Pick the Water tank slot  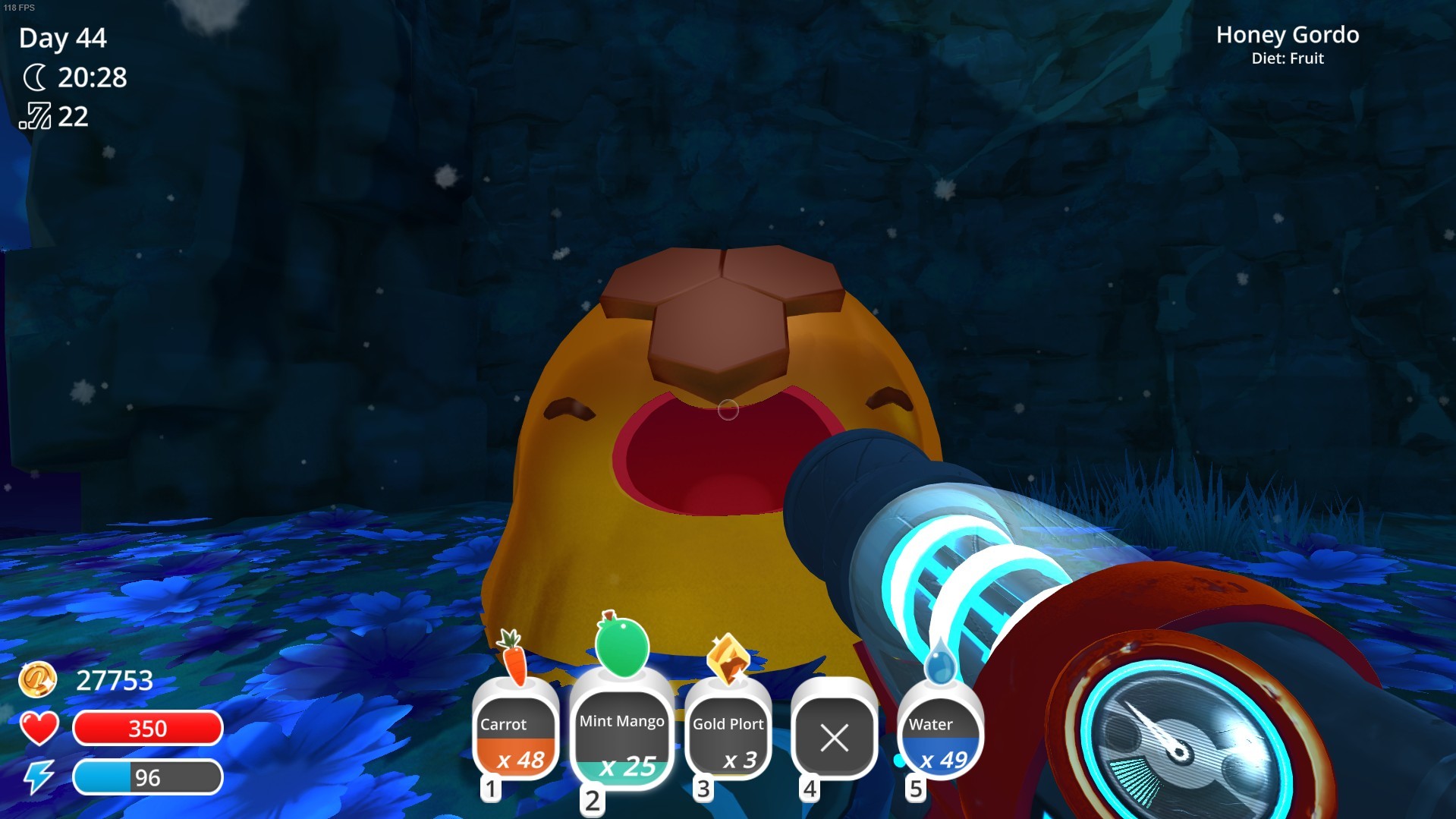coord(940,737)
